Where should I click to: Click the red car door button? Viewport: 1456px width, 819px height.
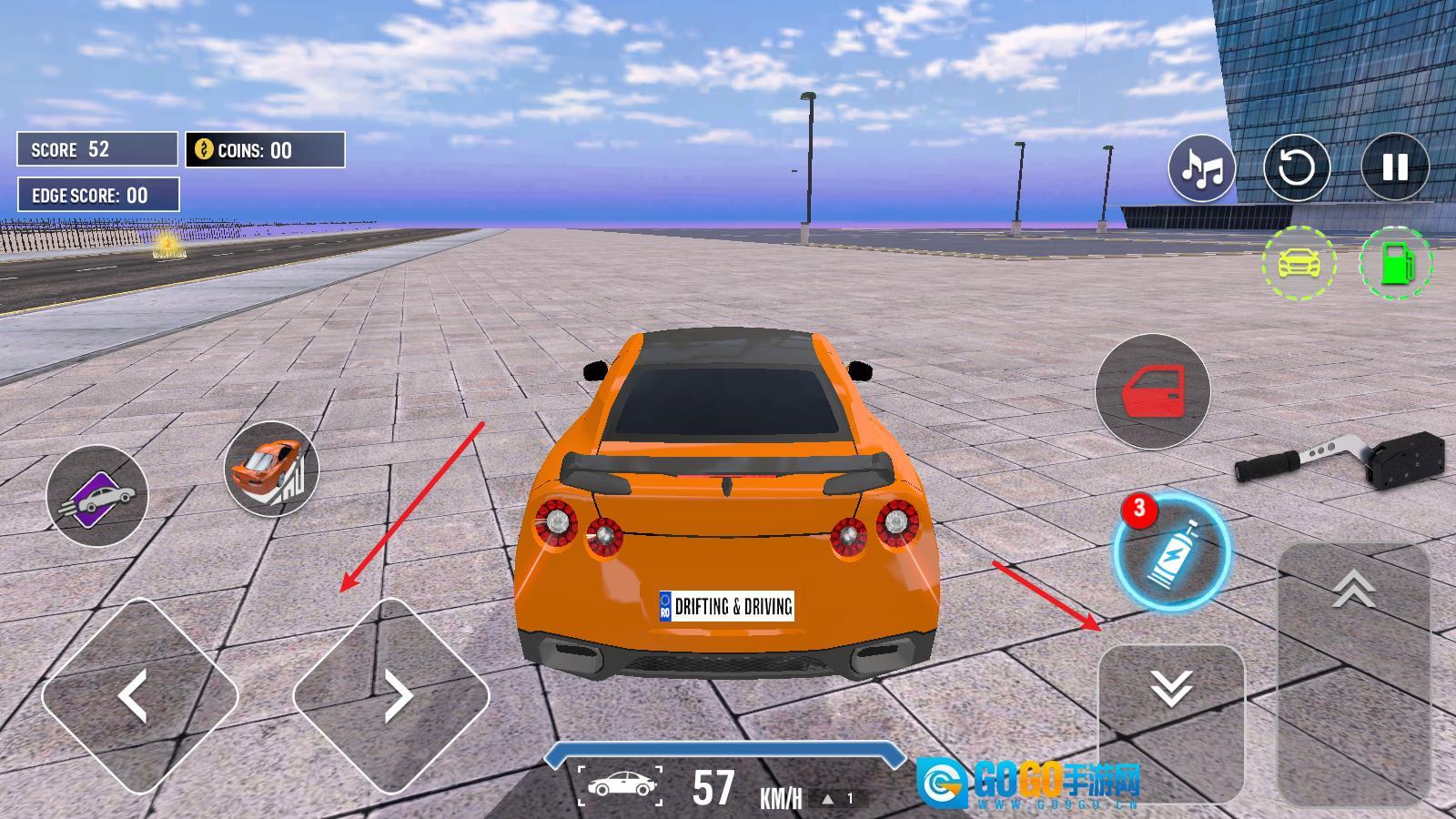[1152, 391]
